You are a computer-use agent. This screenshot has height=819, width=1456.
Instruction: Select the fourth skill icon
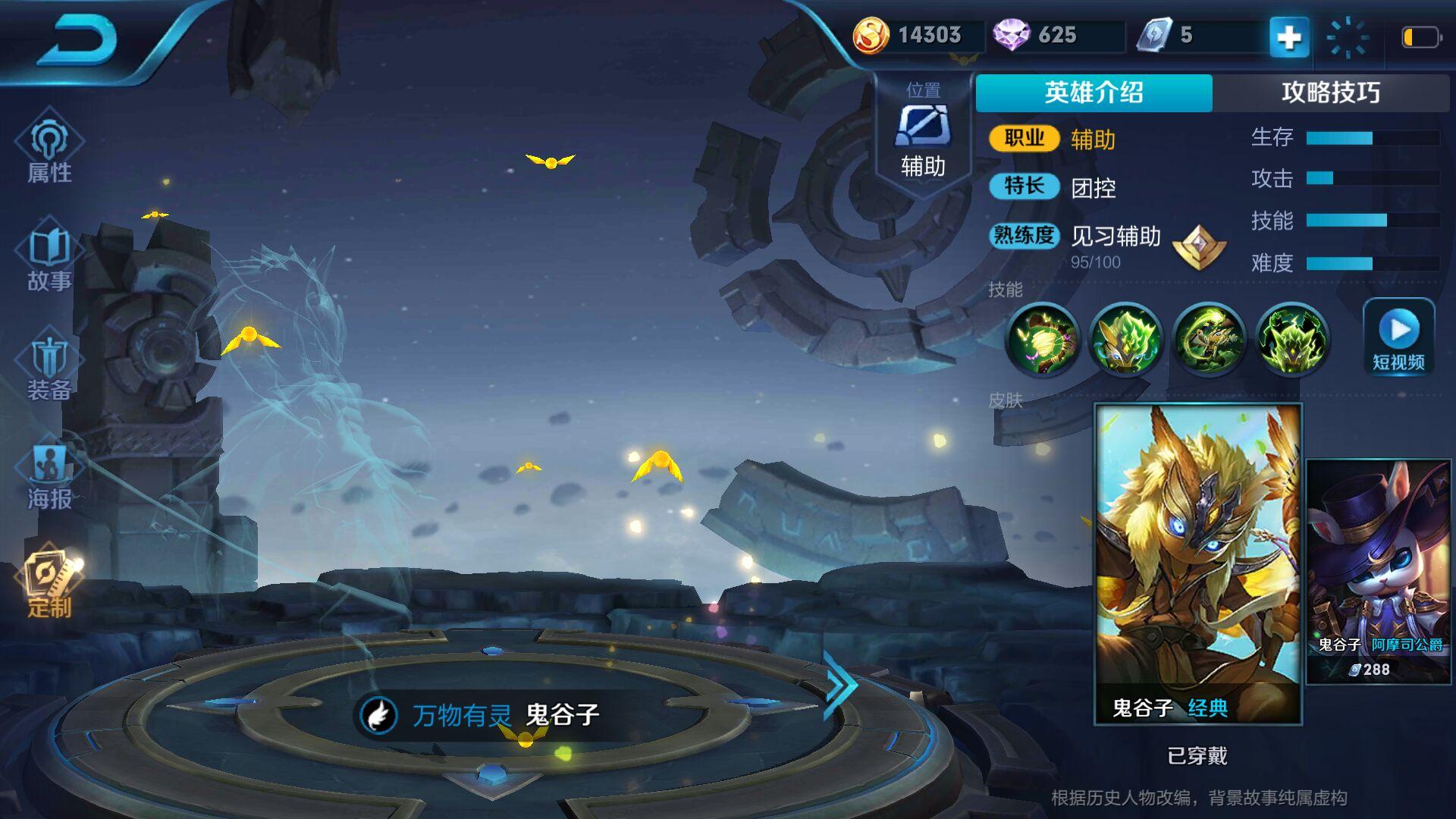click(x=1291, y=340)
